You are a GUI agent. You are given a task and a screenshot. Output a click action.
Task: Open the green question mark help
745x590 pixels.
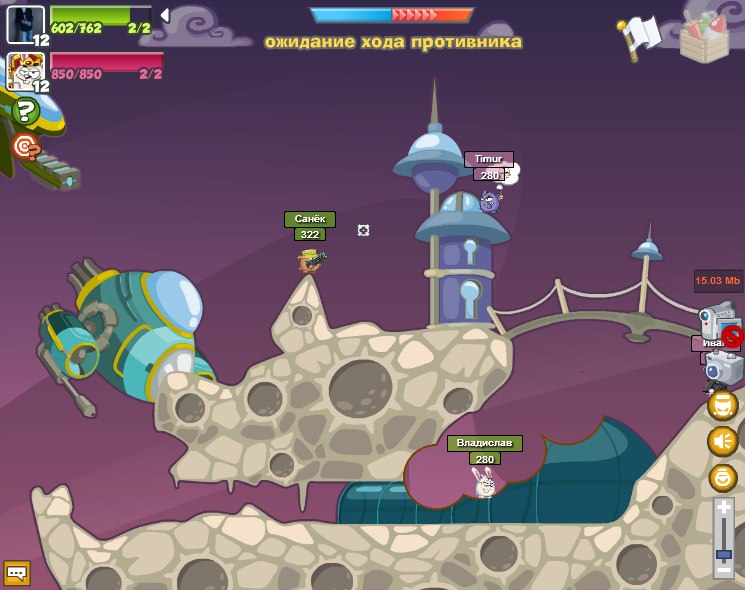point(25,110)
